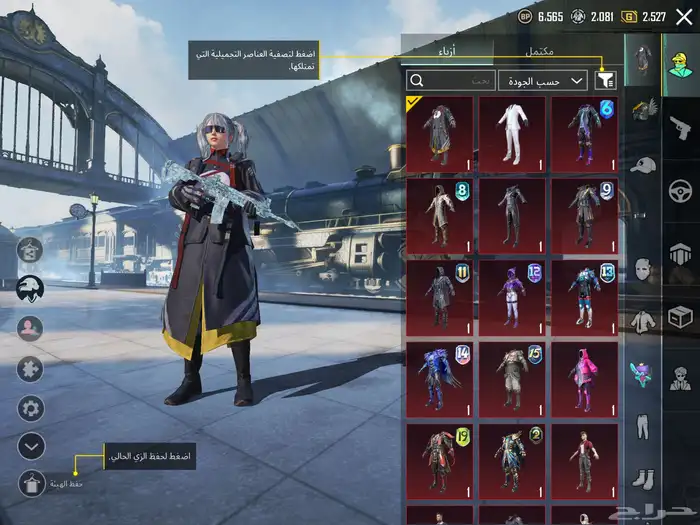Open the pants category

point(642,426)
